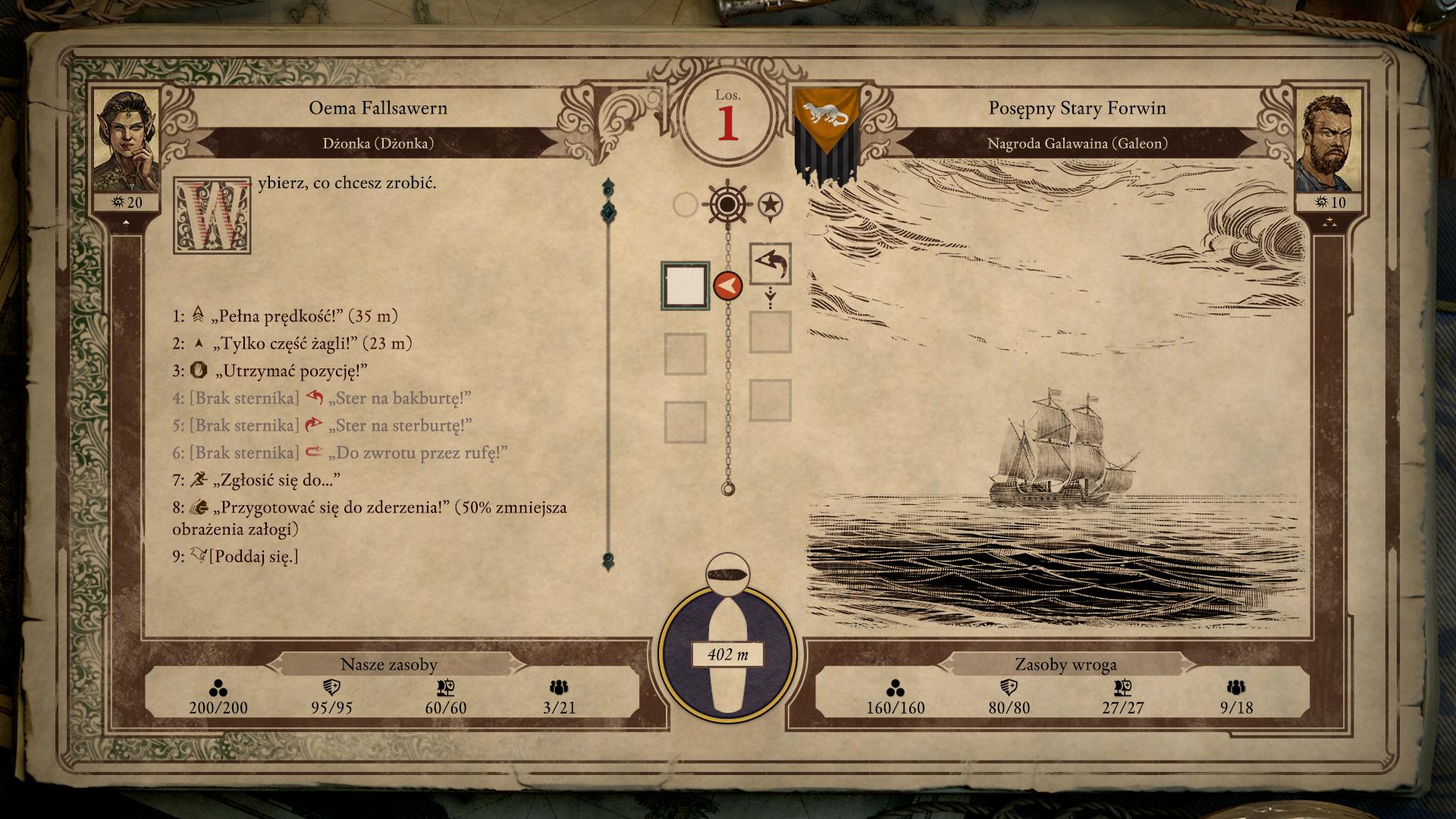Choose "Utrzymać pozycję!" hold position

291,371
